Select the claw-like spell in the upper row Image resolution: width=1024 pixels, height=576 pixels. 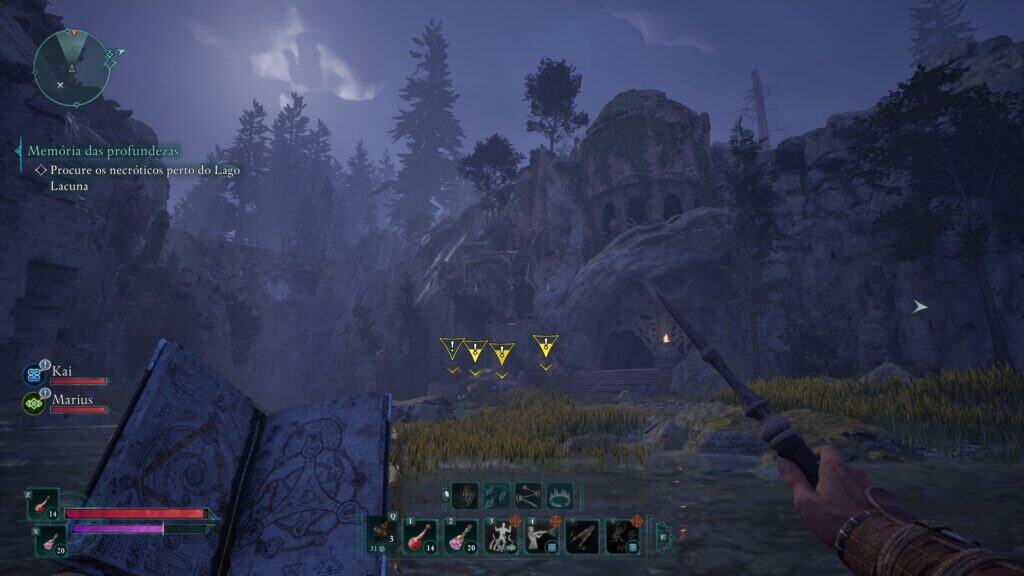(x=465, y=494)
